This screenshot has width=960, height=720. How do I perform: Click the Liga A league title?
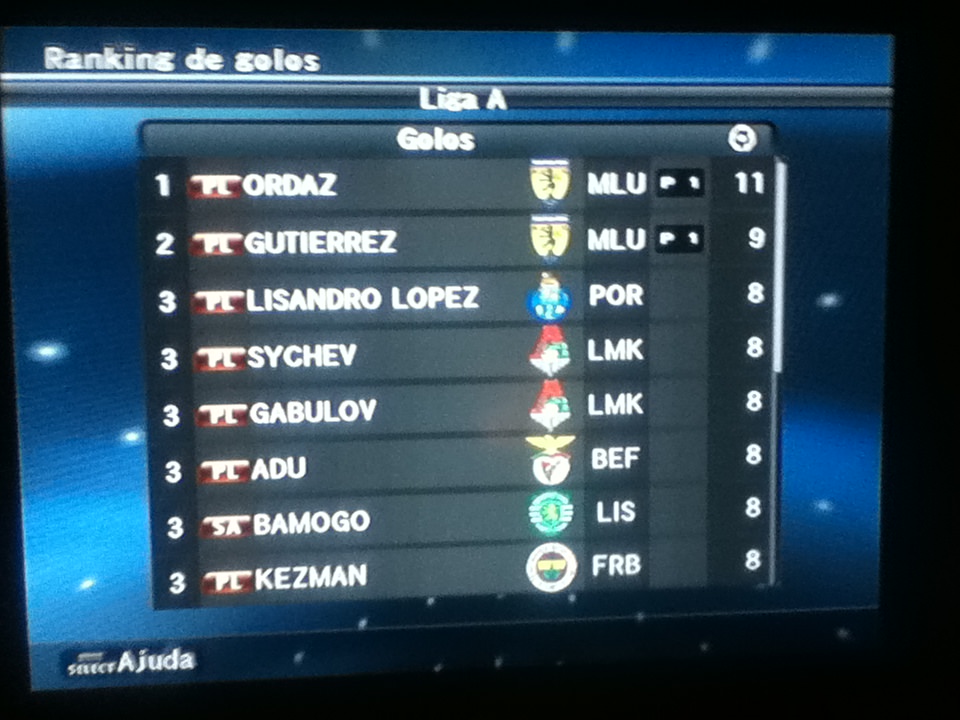tap(462, 99)
